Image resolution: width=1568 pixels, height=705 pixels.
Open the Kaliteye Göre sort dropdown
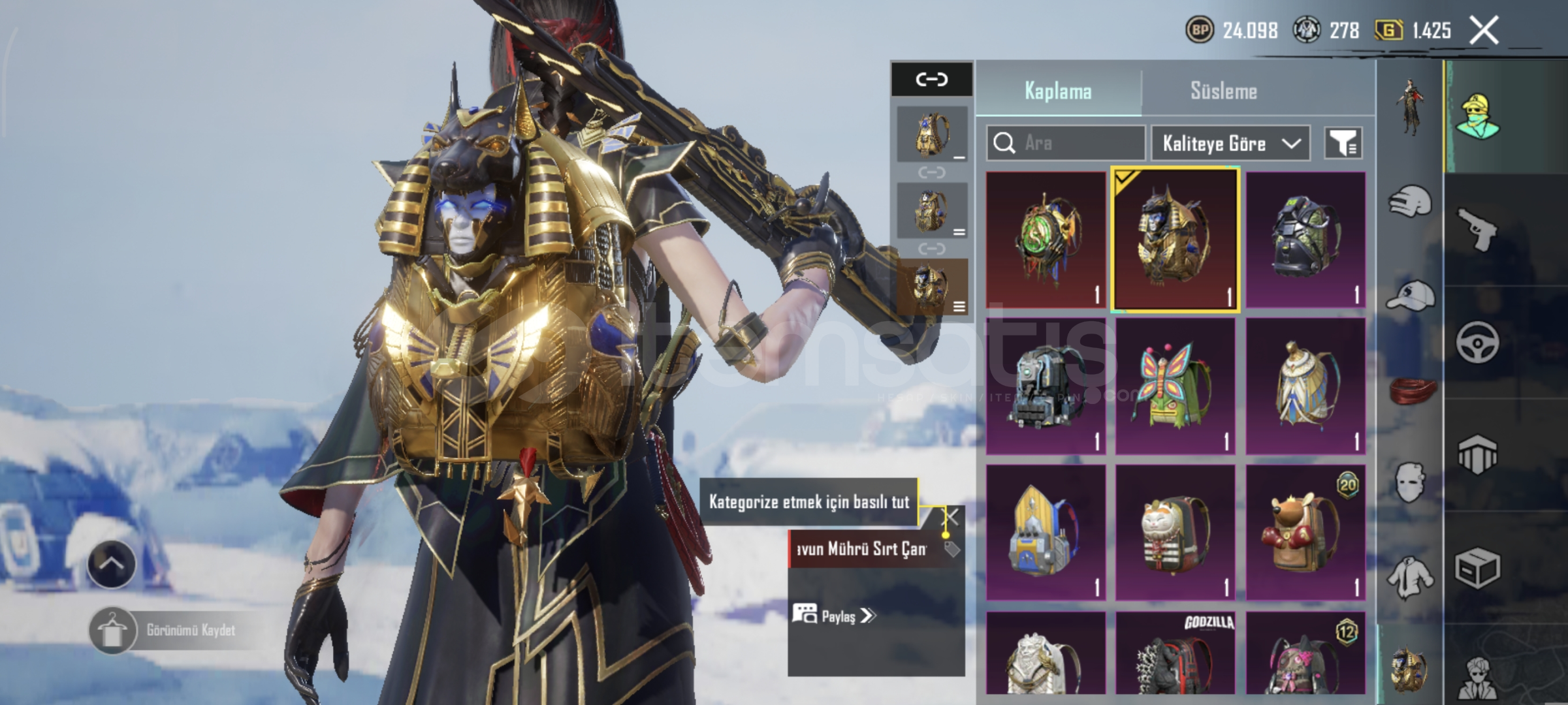tap(1230, 143)
